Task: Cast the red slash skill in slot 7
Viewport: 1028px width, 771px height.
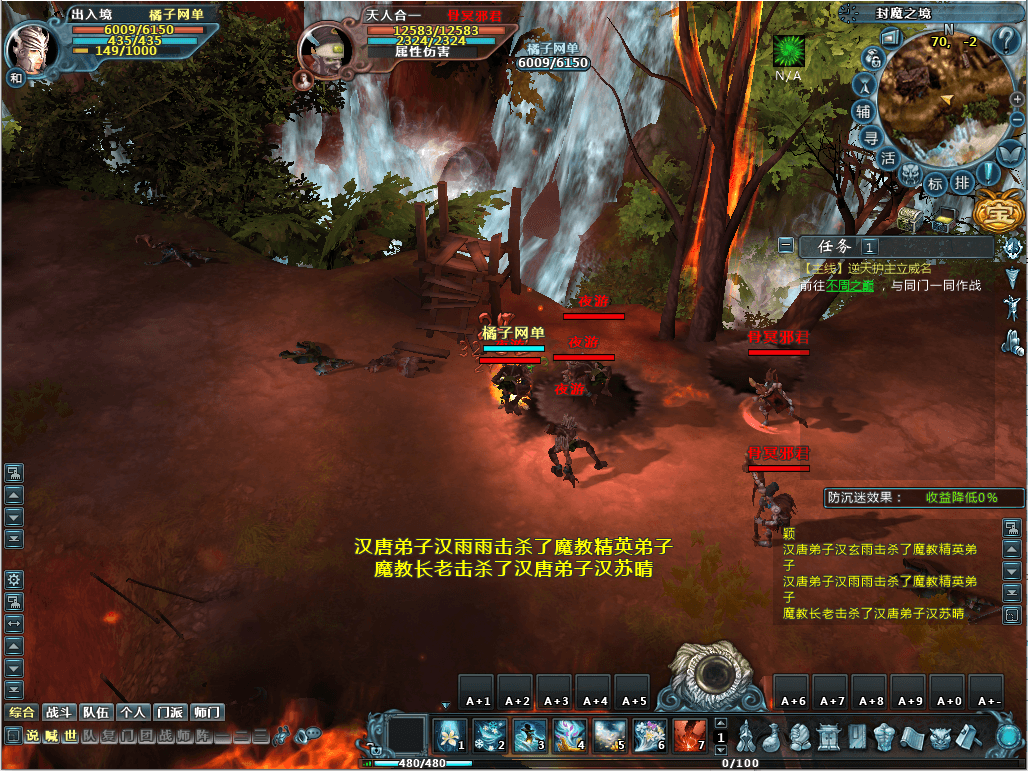Action: pos(689,736)
